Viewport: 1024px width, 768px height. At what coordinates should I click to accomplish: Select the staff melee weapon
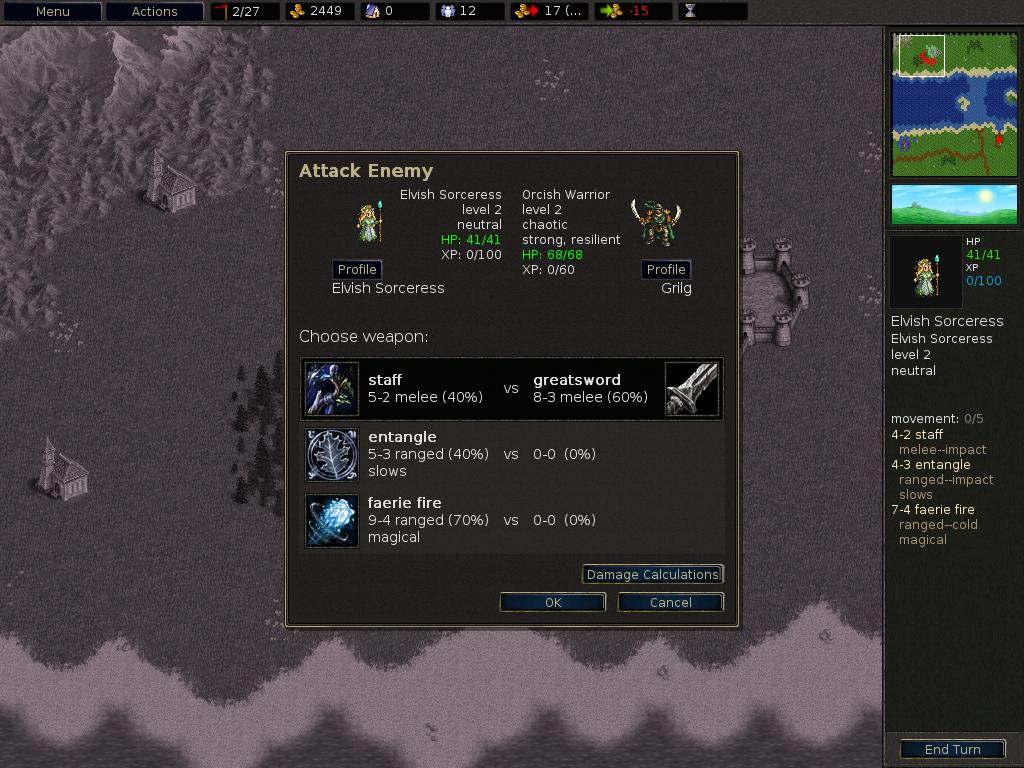[511, 388]
